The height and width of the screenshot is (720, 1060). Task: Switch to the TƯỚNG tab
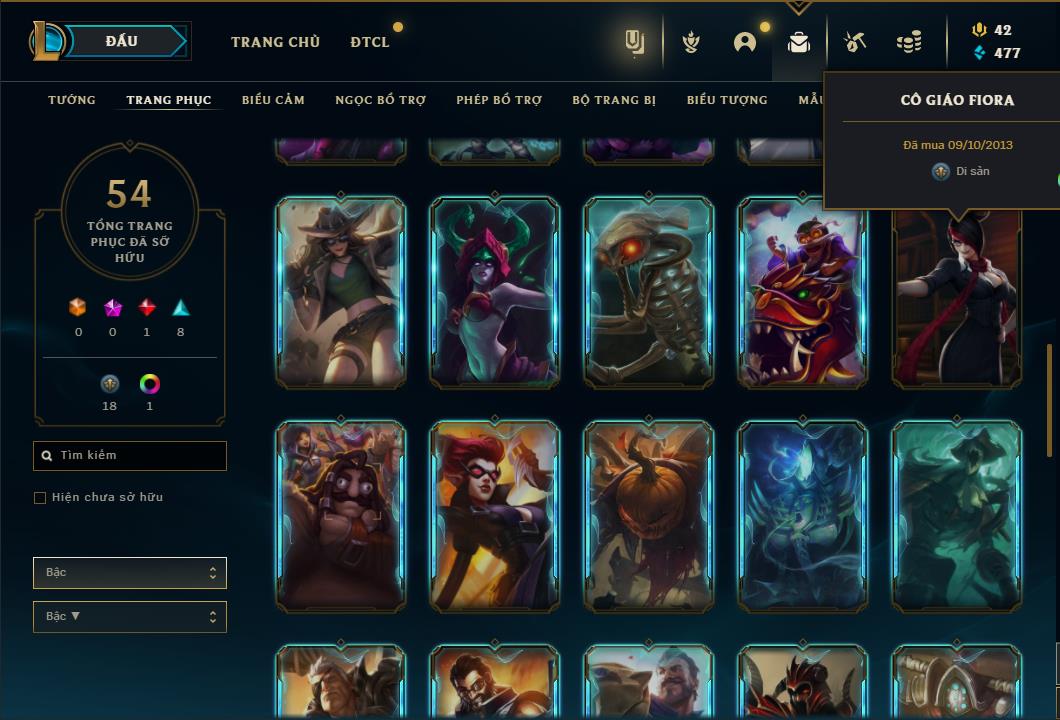tap(72, 100)
